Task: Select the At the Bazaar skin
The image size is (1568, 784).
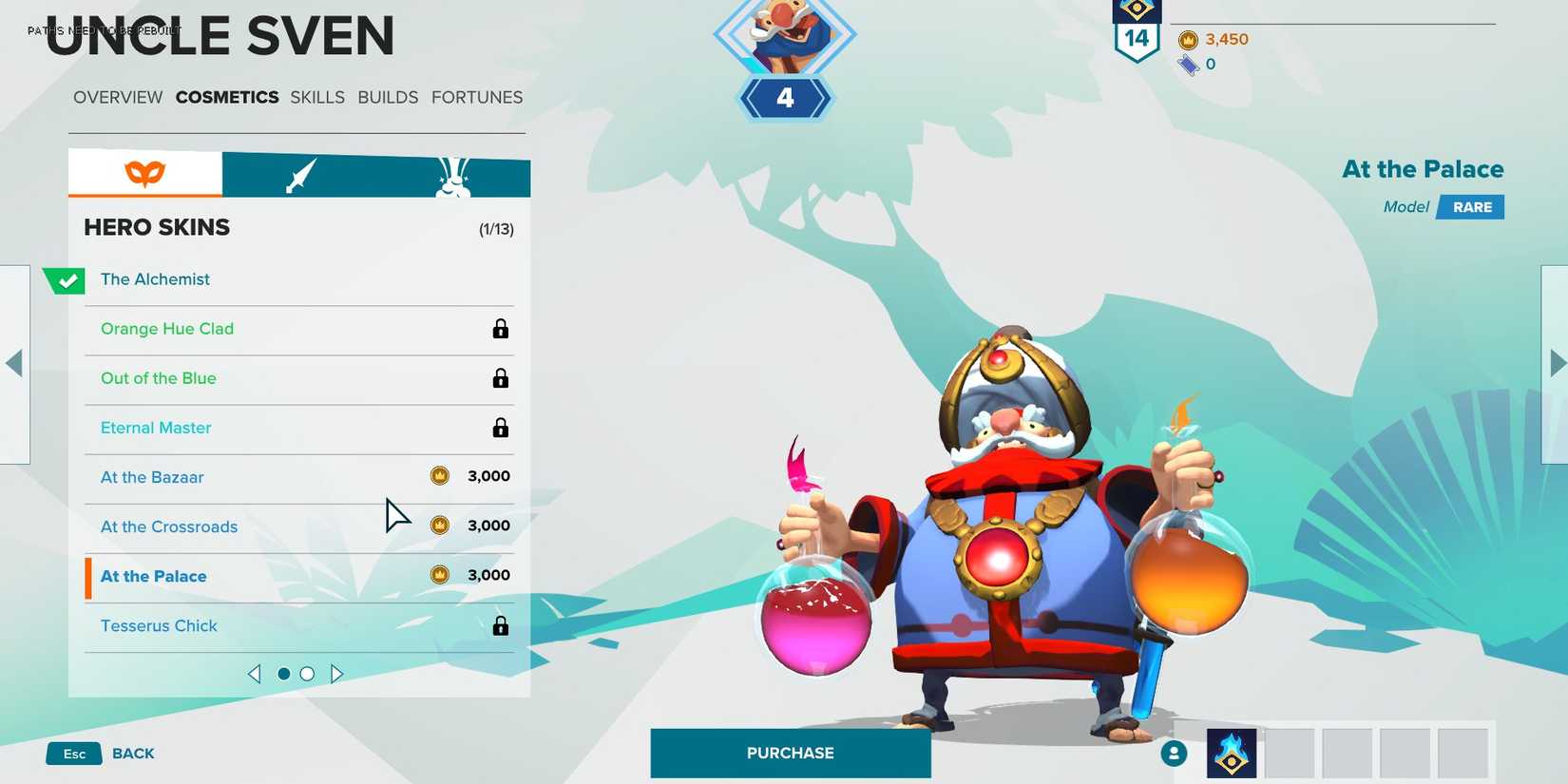Action: (152, 476)
